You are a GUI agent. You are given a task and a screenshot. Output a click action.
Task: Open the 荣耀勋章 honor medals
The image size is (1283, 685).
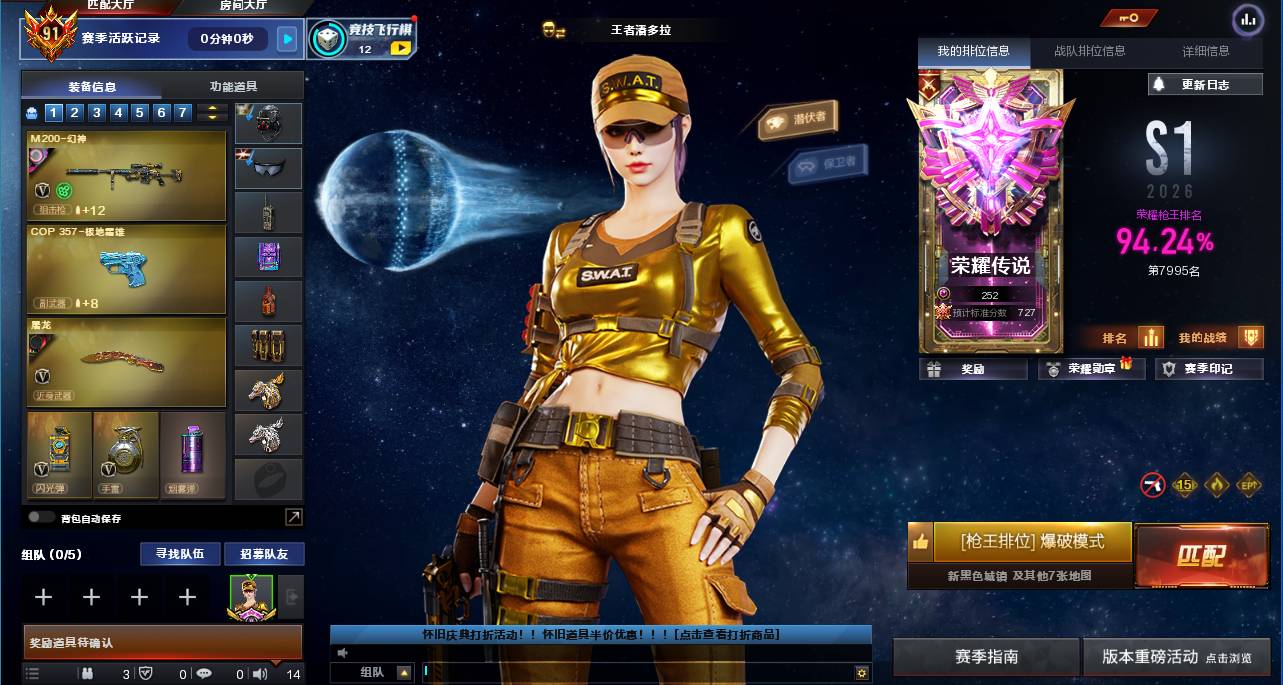coord(1091,369)
